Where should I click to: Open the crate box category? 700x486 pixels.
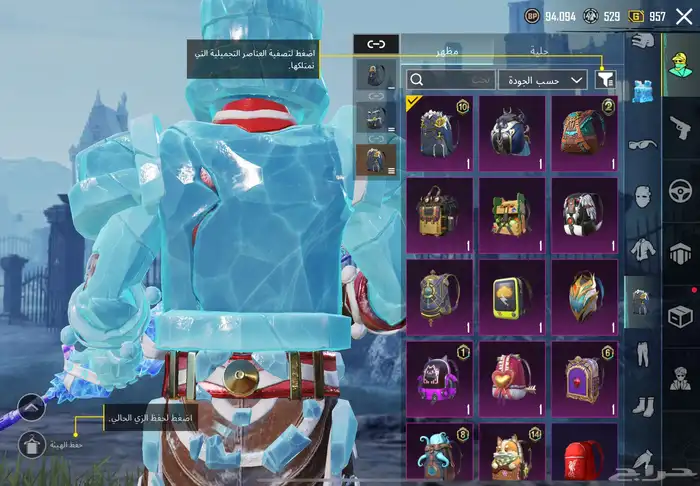coord(681,316)
